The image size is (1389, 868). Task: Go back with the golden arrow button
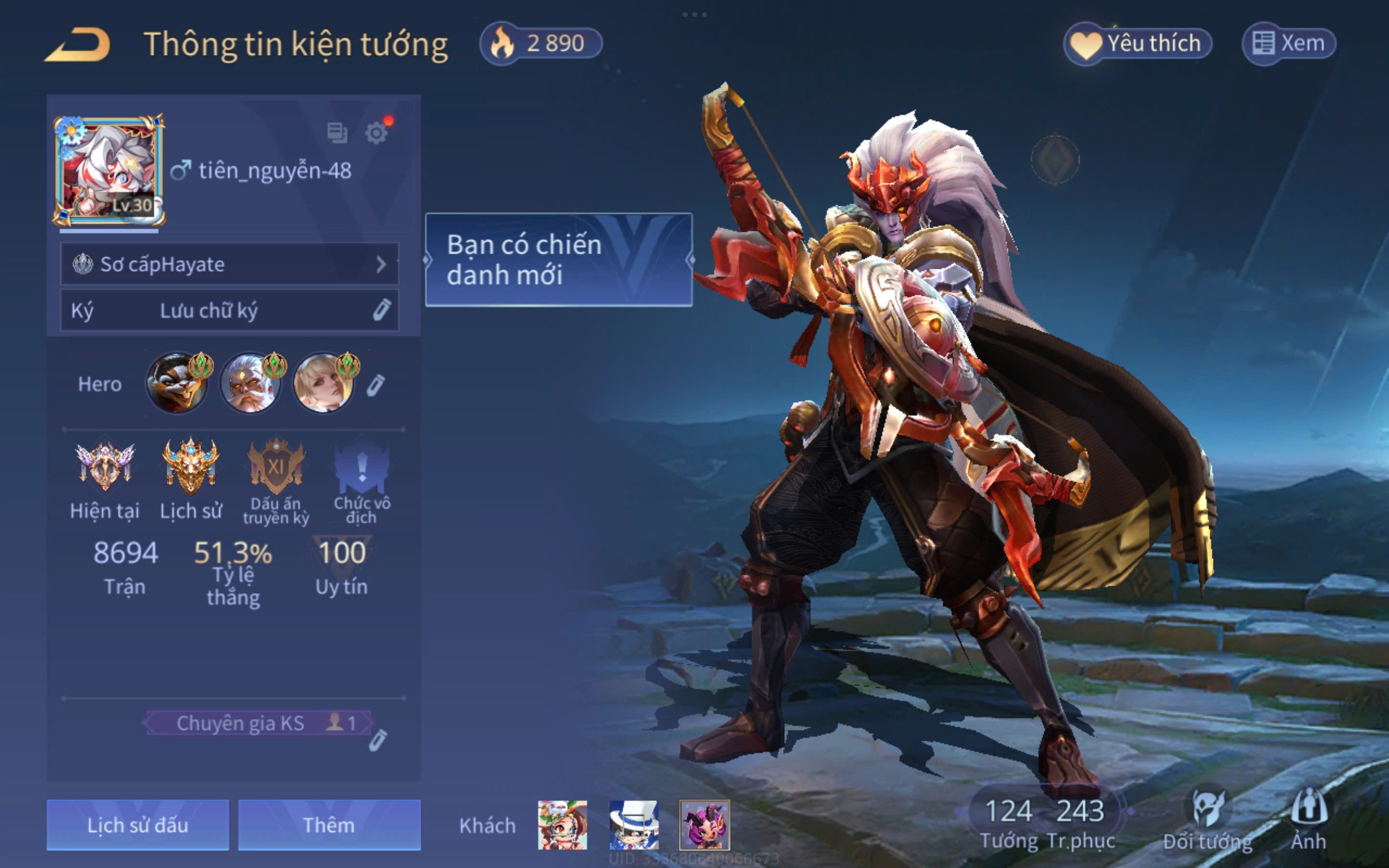(x=78, y=45)
